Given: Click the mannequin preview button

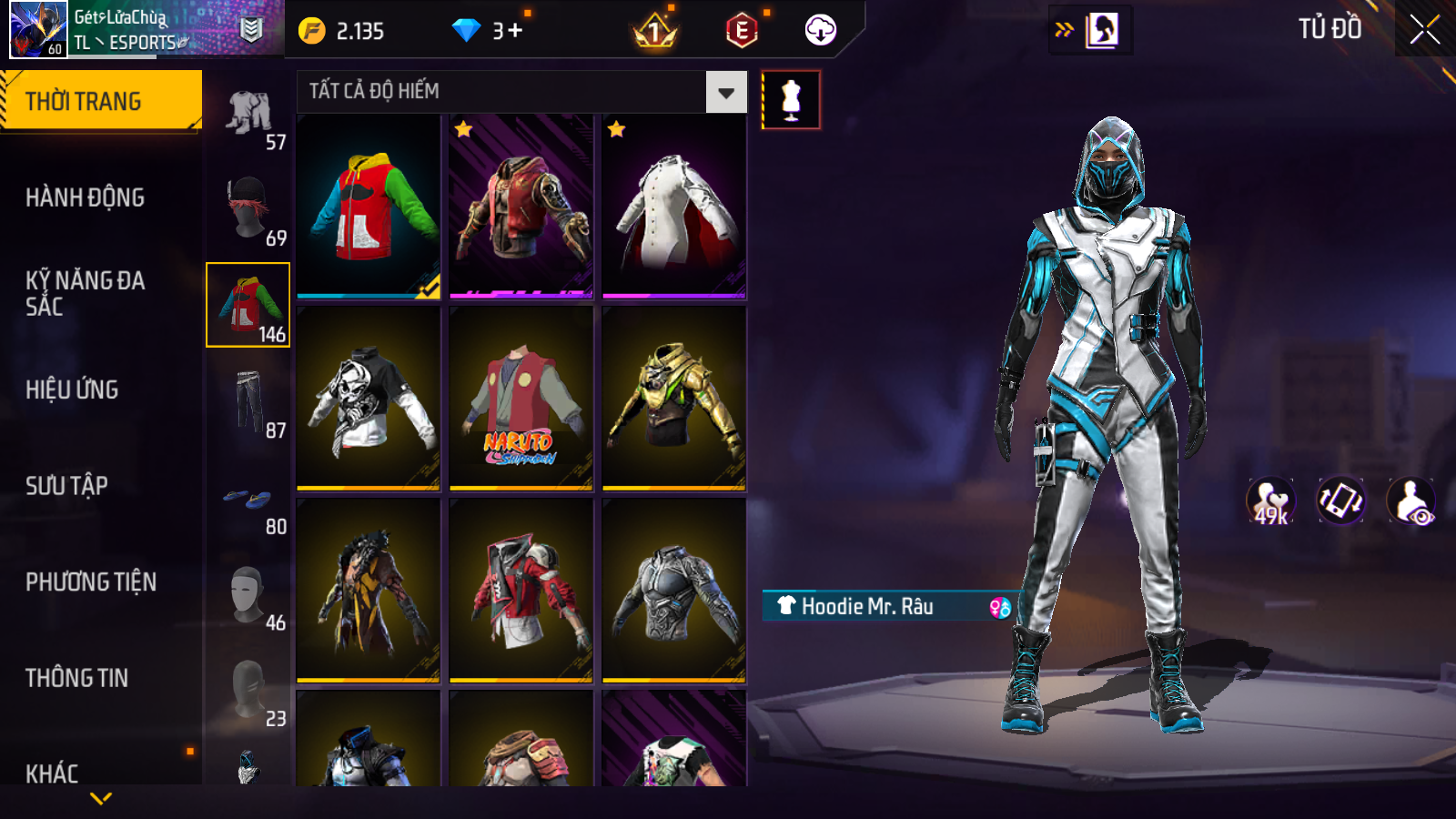Looking at the screenshot, I should [x=791, y=99].
